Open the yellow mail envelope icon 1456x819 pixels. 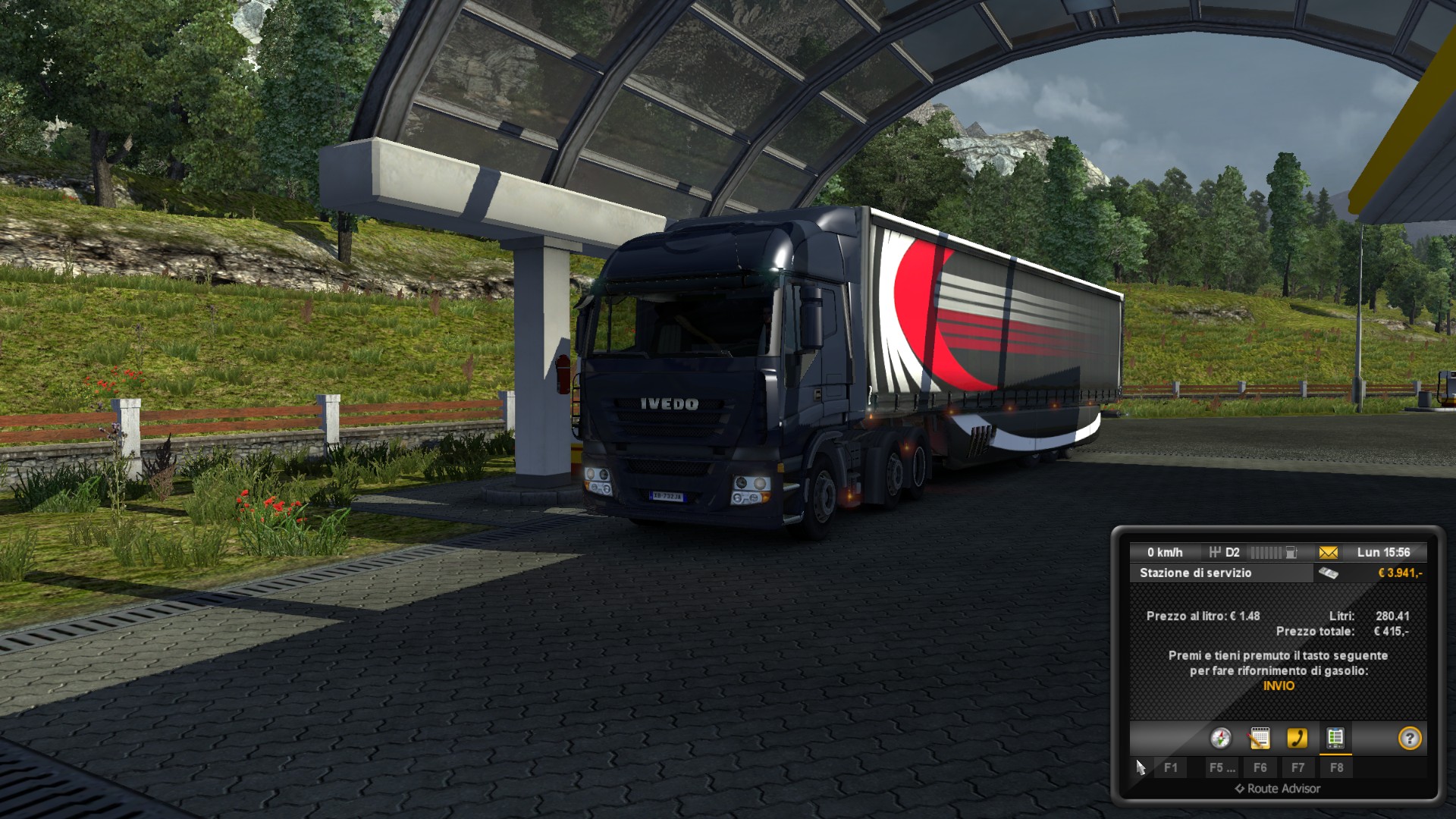coord(1329,552)
